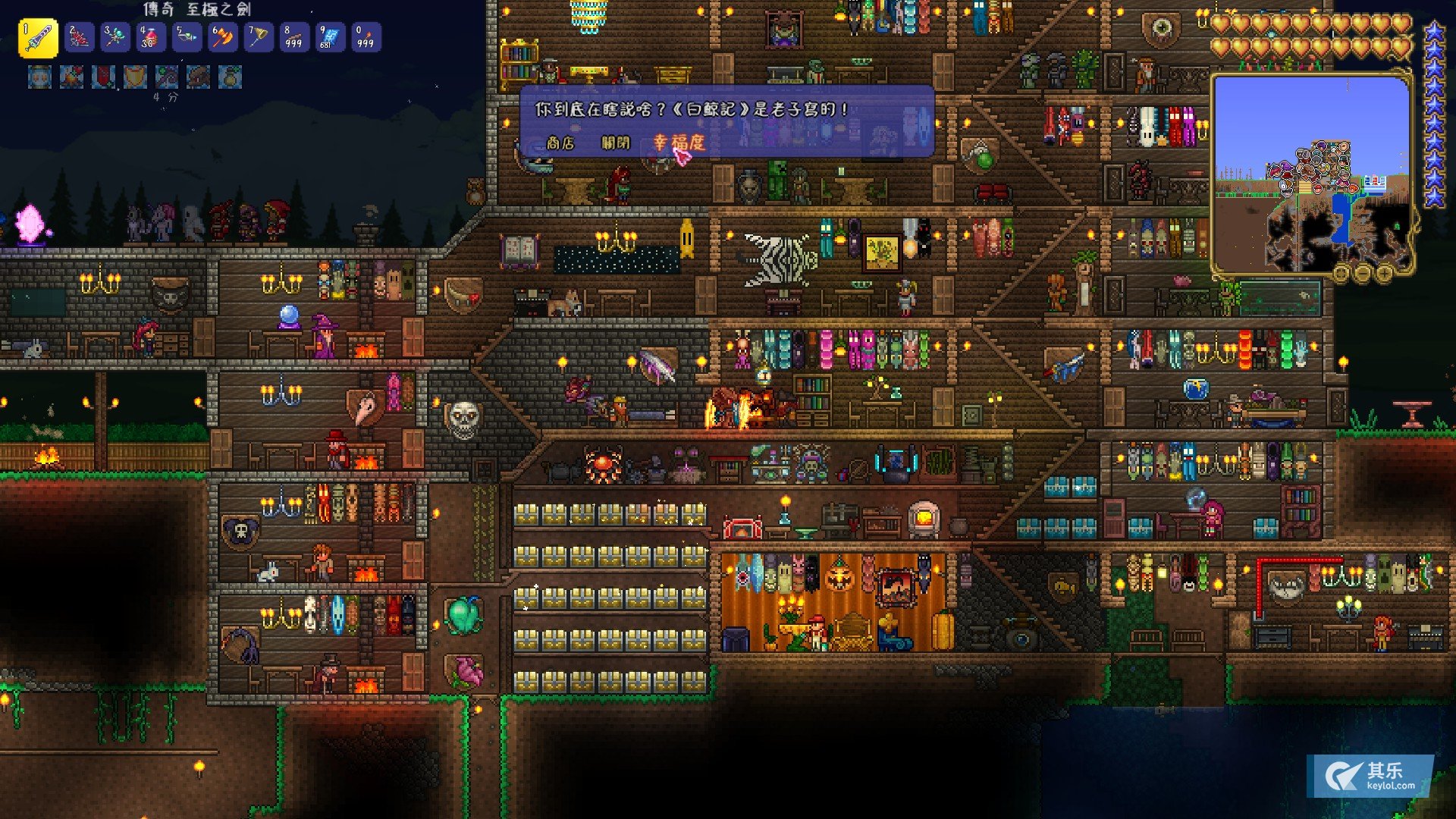Click the golden shield buff icon

coord(135,77)
